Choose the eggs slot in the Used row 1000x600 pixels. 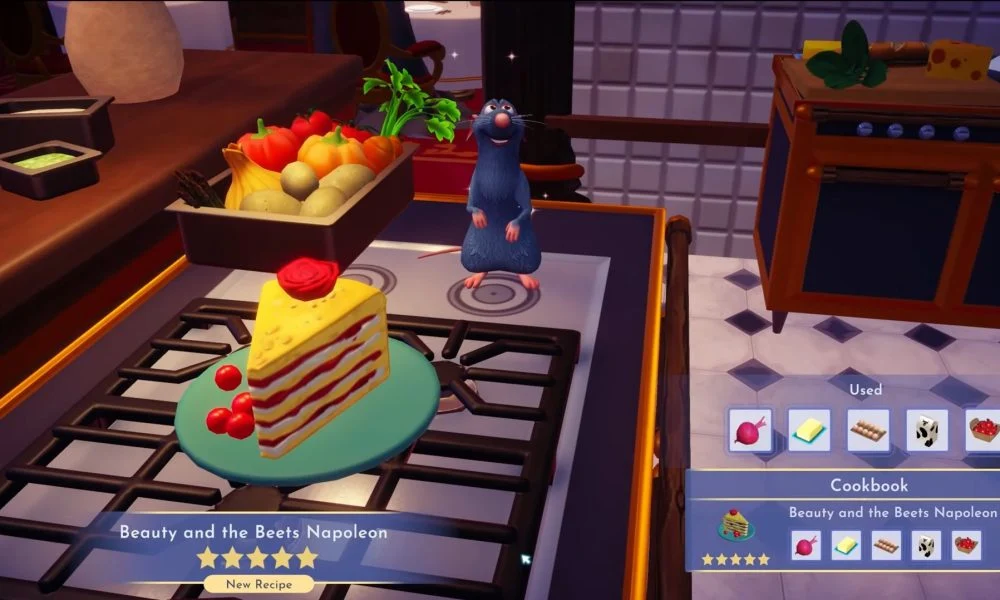868,430
